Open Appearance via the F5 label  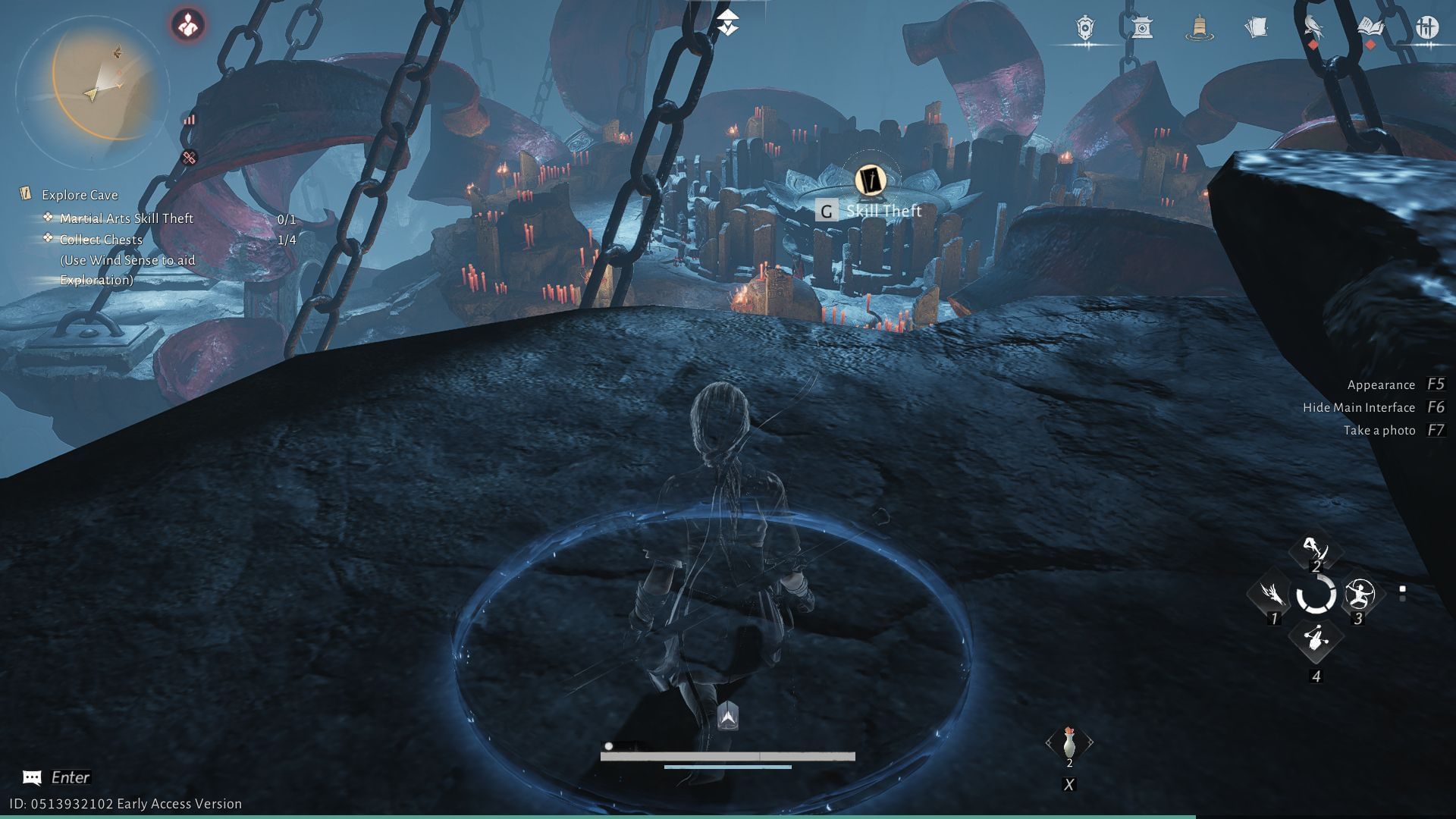[1380, 384]
